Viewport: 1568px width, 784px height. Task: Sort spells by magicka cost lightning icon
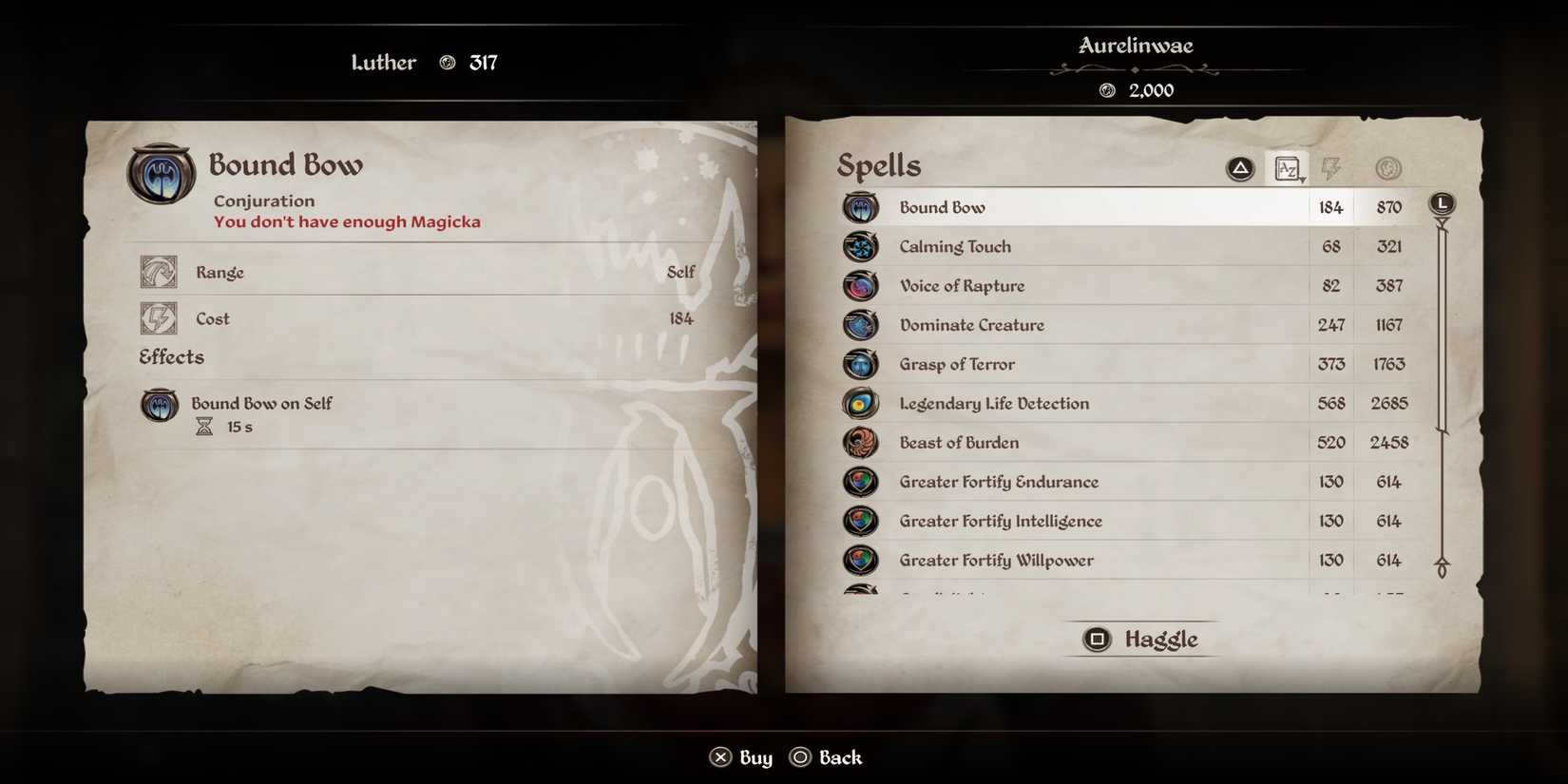(1332, 167)
